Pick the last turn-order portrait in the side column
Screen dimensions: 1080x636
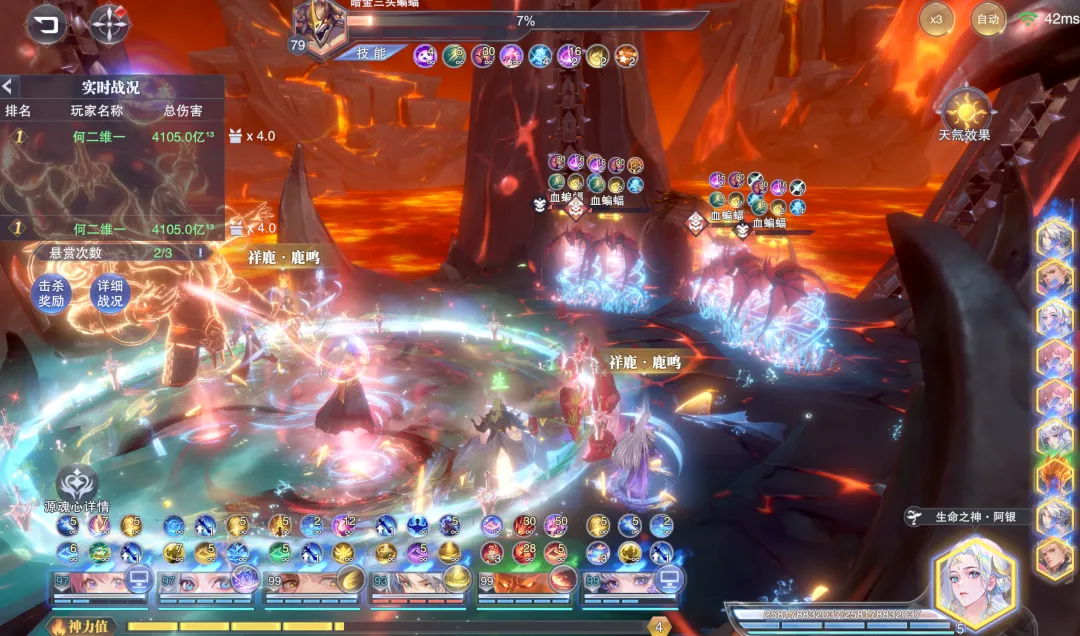pos(1054,558)
